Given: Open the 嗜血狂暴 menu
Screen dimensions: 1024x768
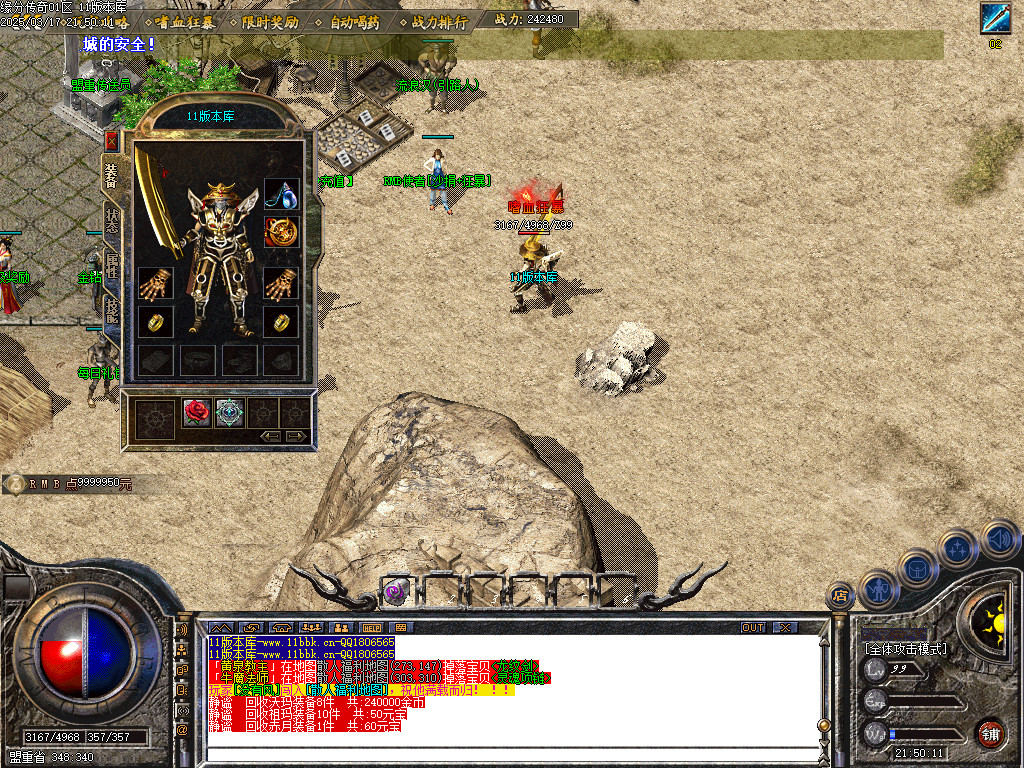Looking at the screenshot, I should [185, 21].
